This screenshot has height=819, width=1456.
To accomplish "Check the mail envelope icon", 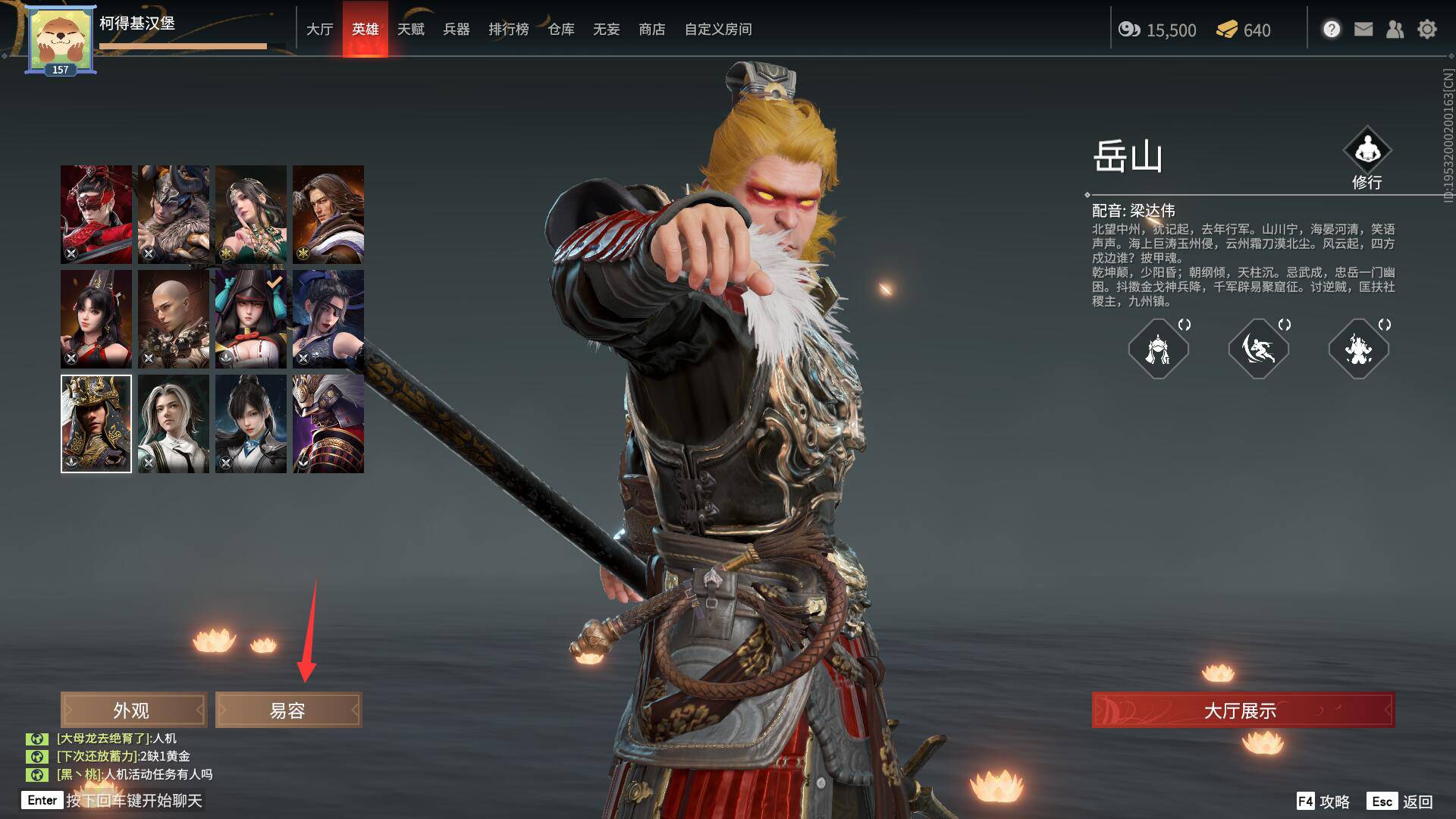I will coord(1363,30).
